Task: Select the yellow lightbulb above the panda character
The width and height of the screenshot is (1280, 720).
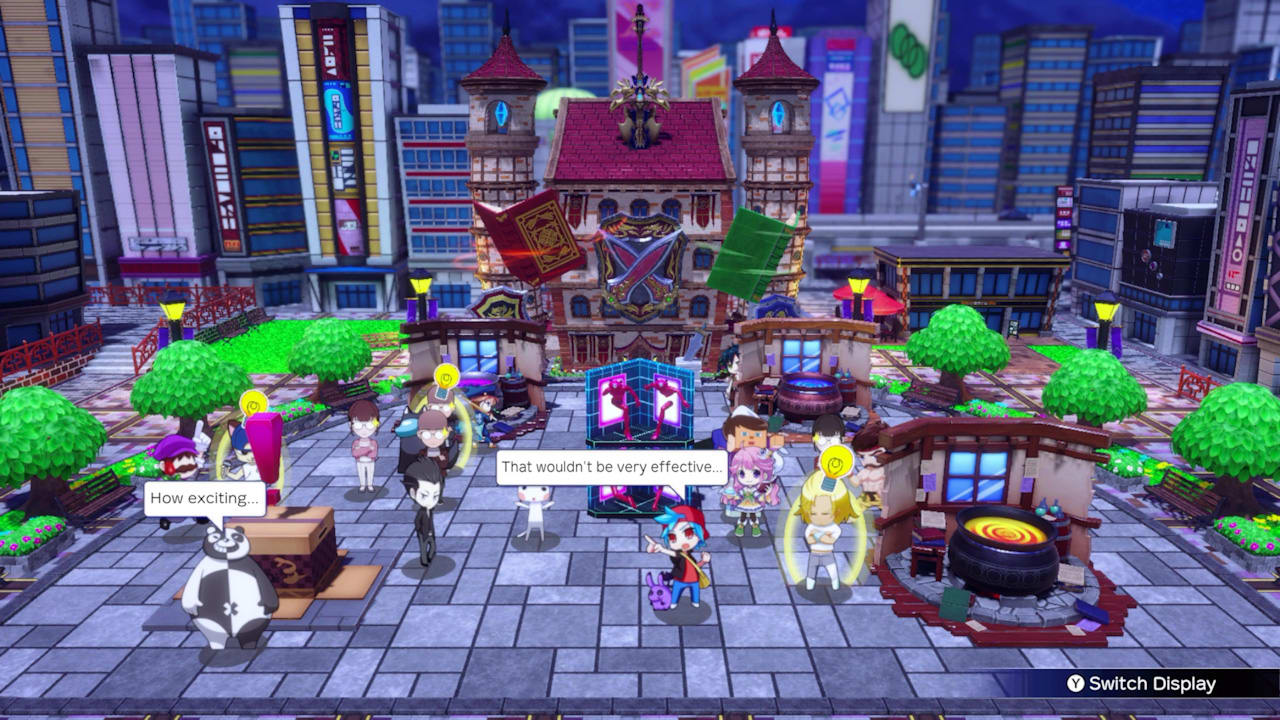Action: (251, 403)
